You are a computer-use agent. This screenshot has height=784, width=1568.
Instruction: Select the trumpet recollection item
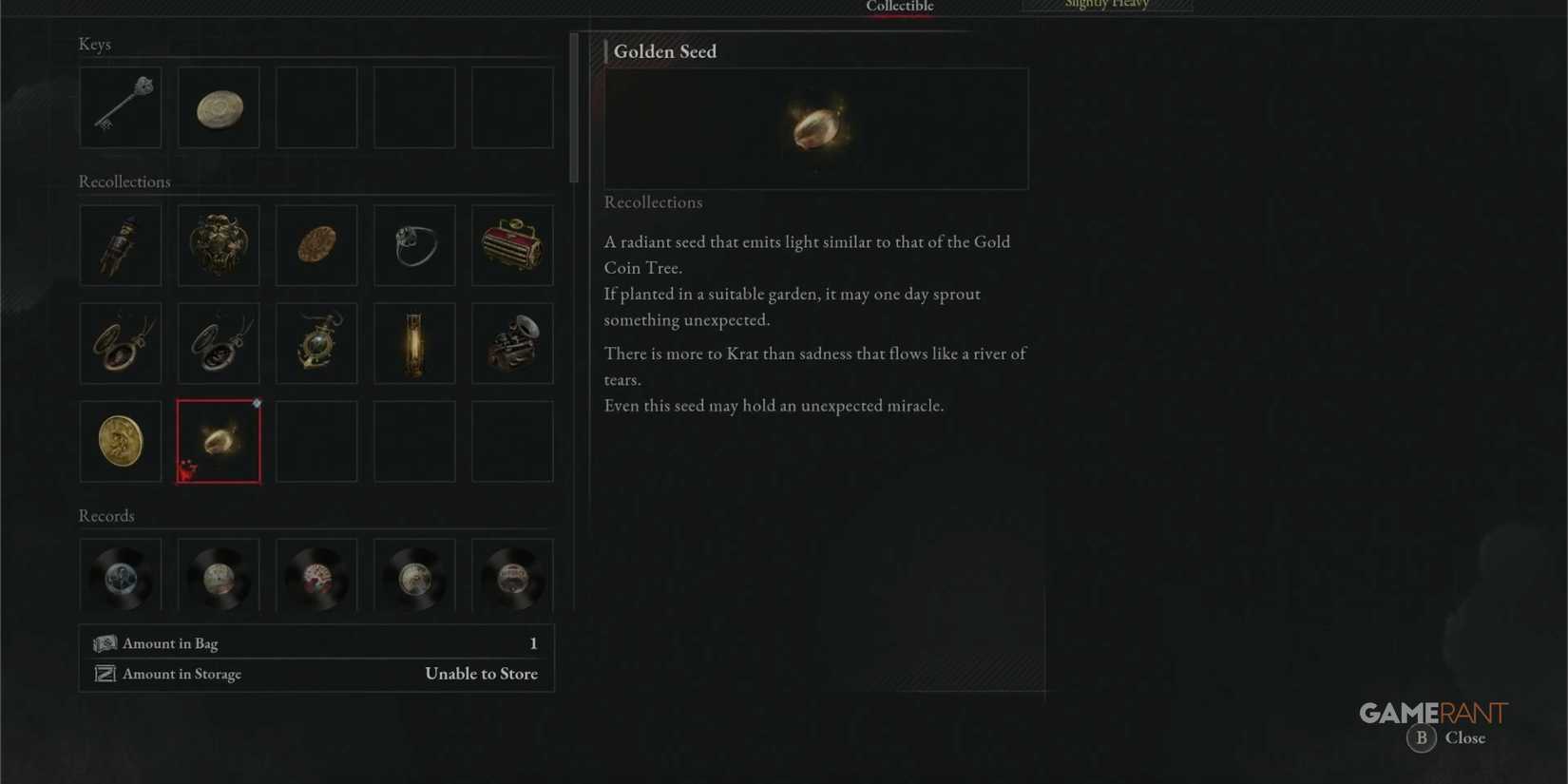511,343
